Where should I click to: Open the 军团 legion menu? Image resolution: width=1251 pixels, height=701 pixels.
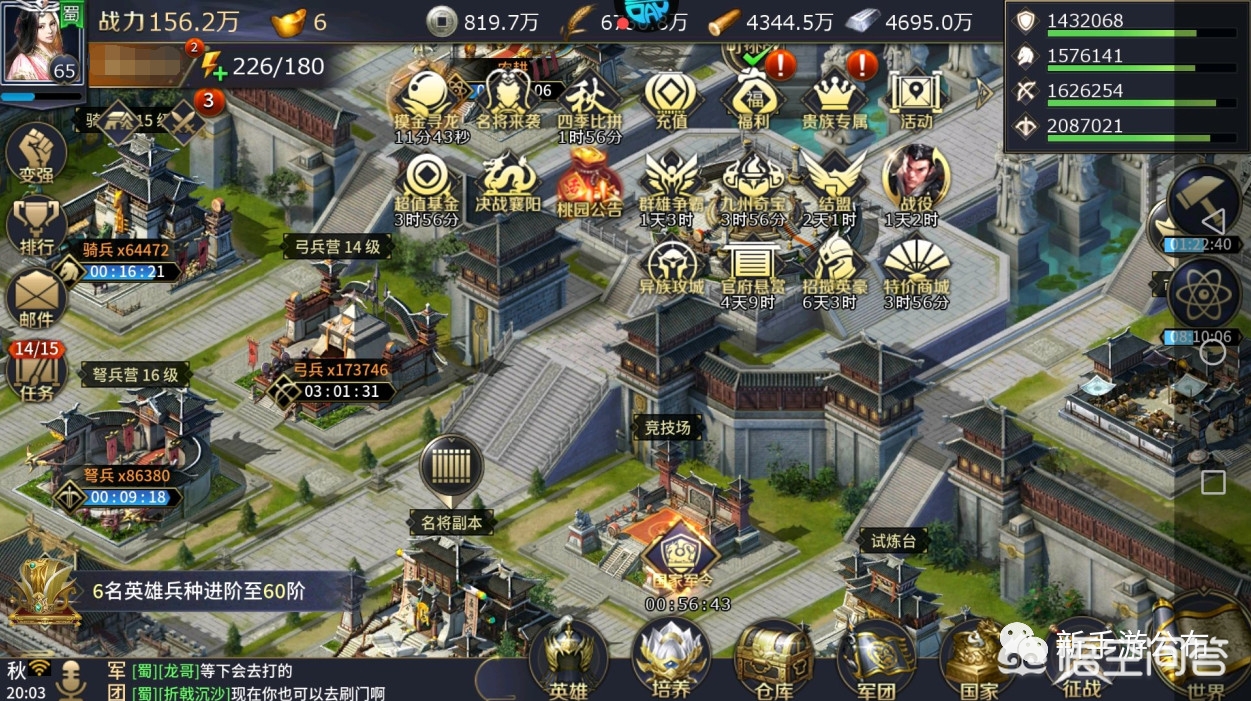875,655
